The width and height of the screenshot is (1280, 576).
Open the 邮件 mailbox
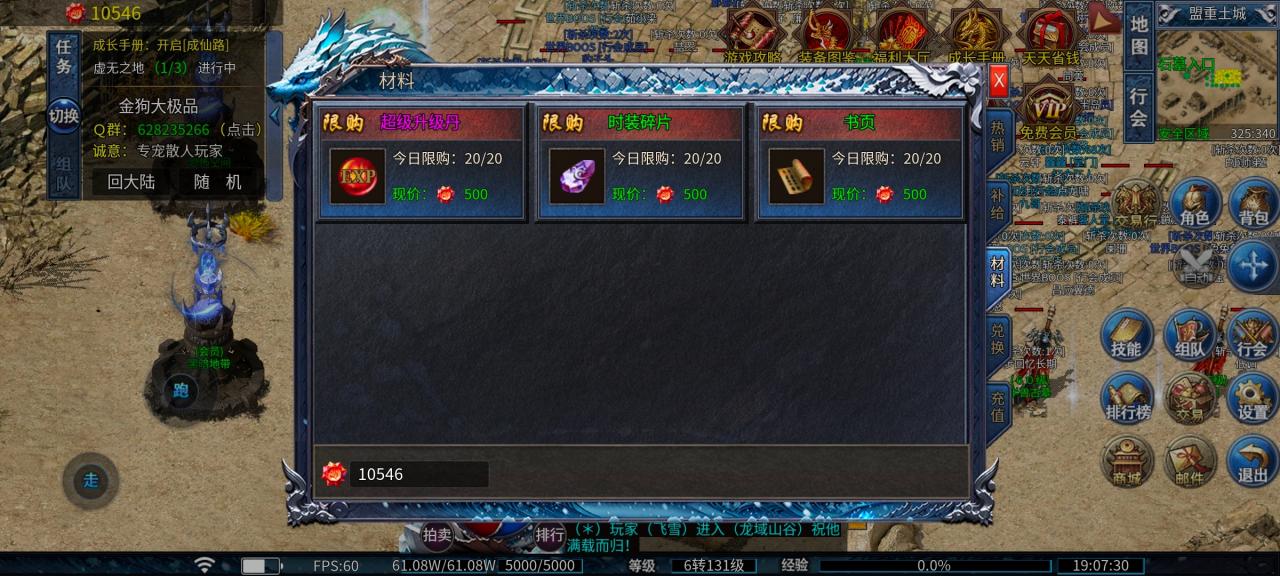click(x=1189, y=464)
